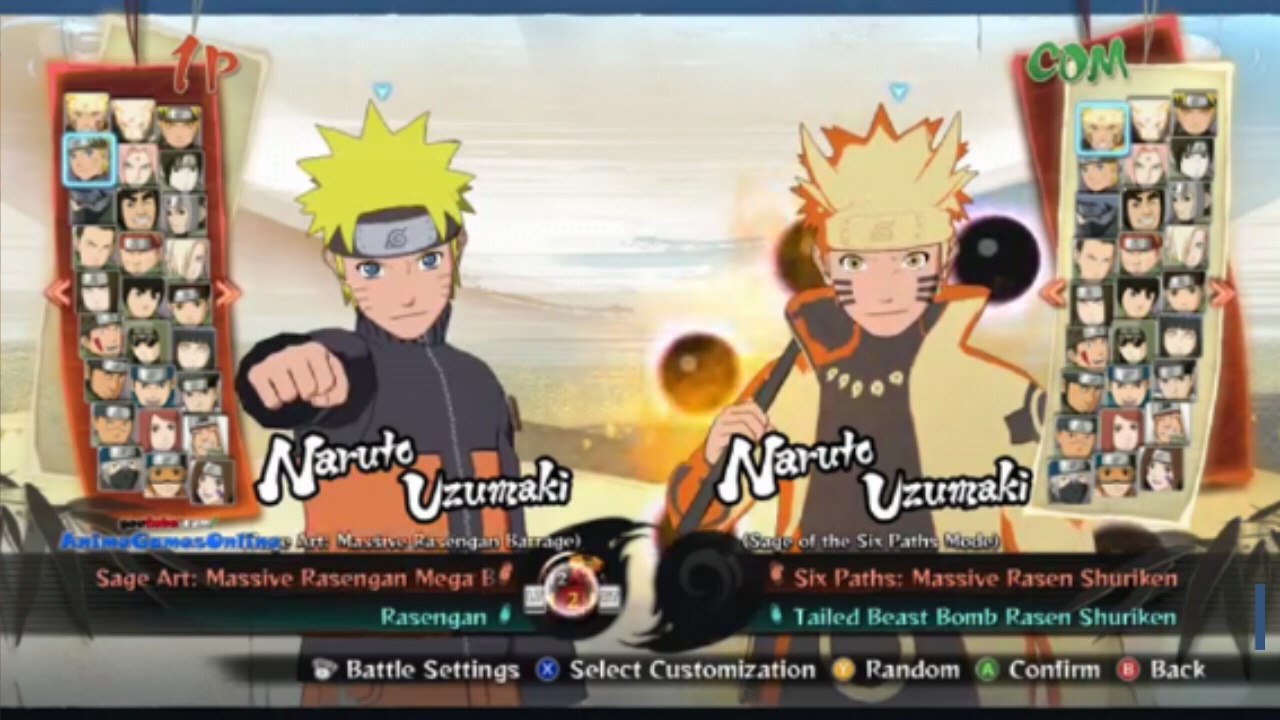The width and height of the screenshot is (1280, 720).
Task: Open the AnimeGamesOnline watermark link
Action: click(x=170, y=540)
